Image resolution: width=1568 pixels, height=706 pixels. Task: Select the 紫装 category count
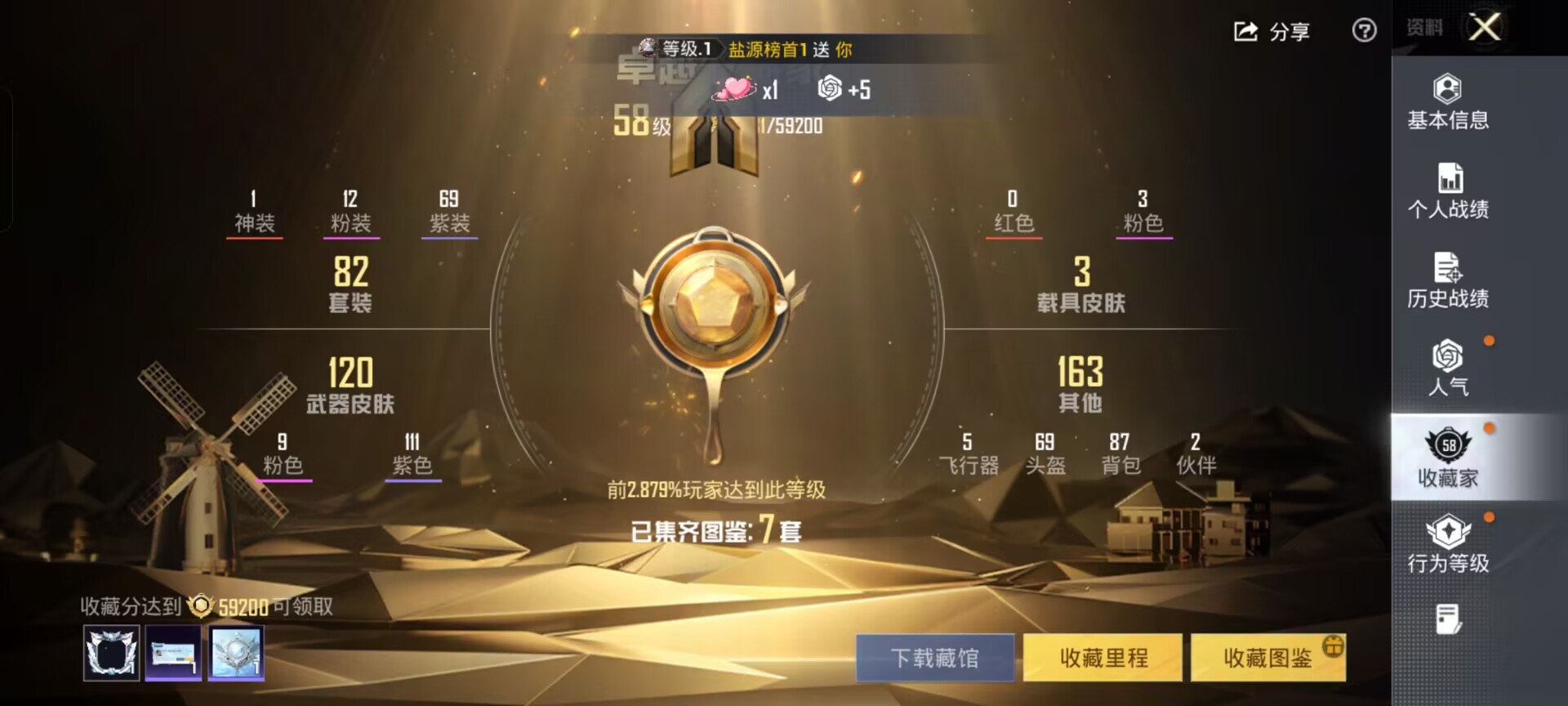[450, 211]
